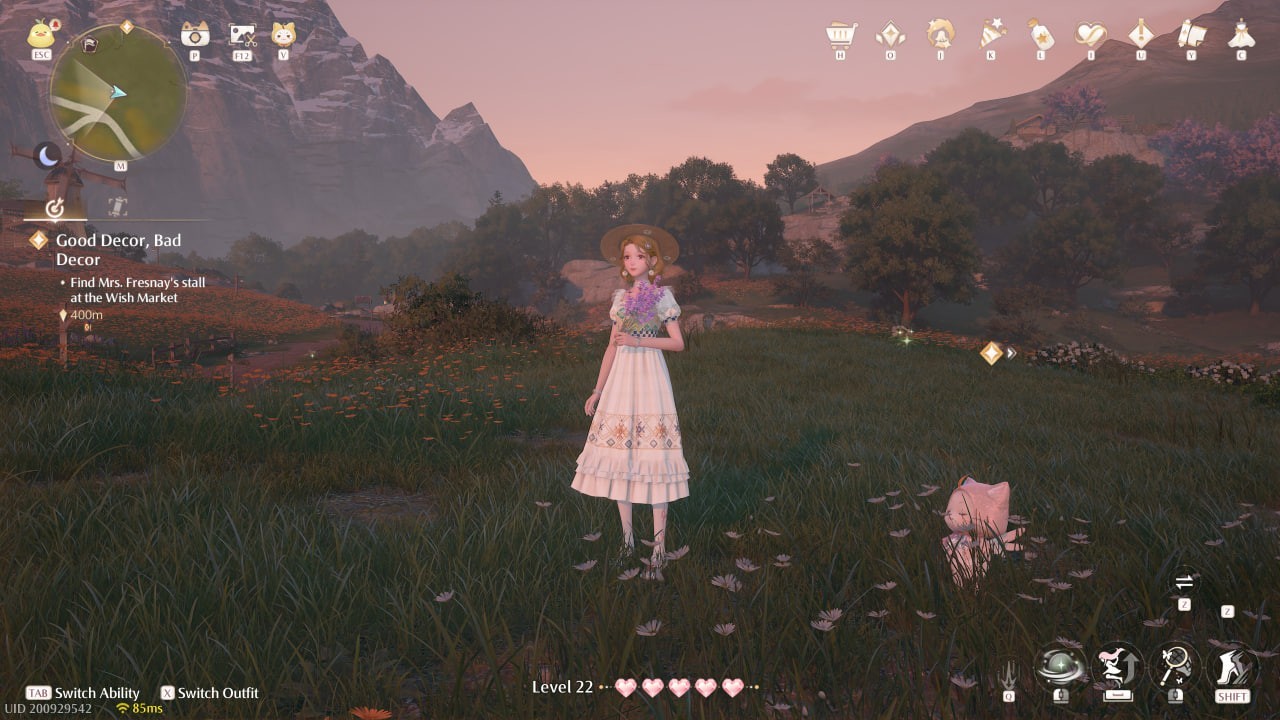Image resolution: width=1280 pixels, height=720 pixels.
Task: Open the heart infinity icon
Action: pyautogui.click(x=1093, y=35)
